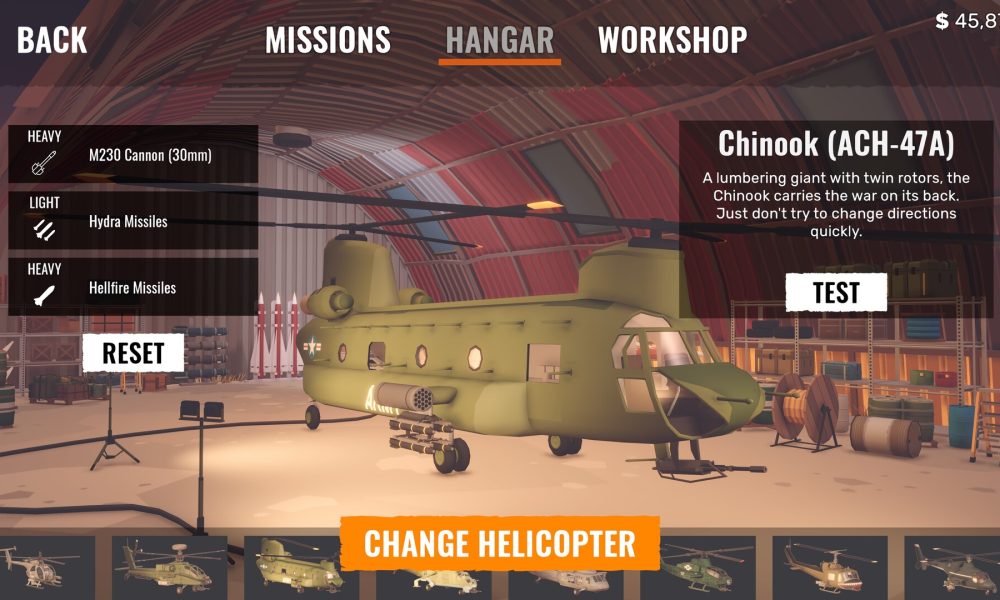Switch to the Missions tab

327,40
